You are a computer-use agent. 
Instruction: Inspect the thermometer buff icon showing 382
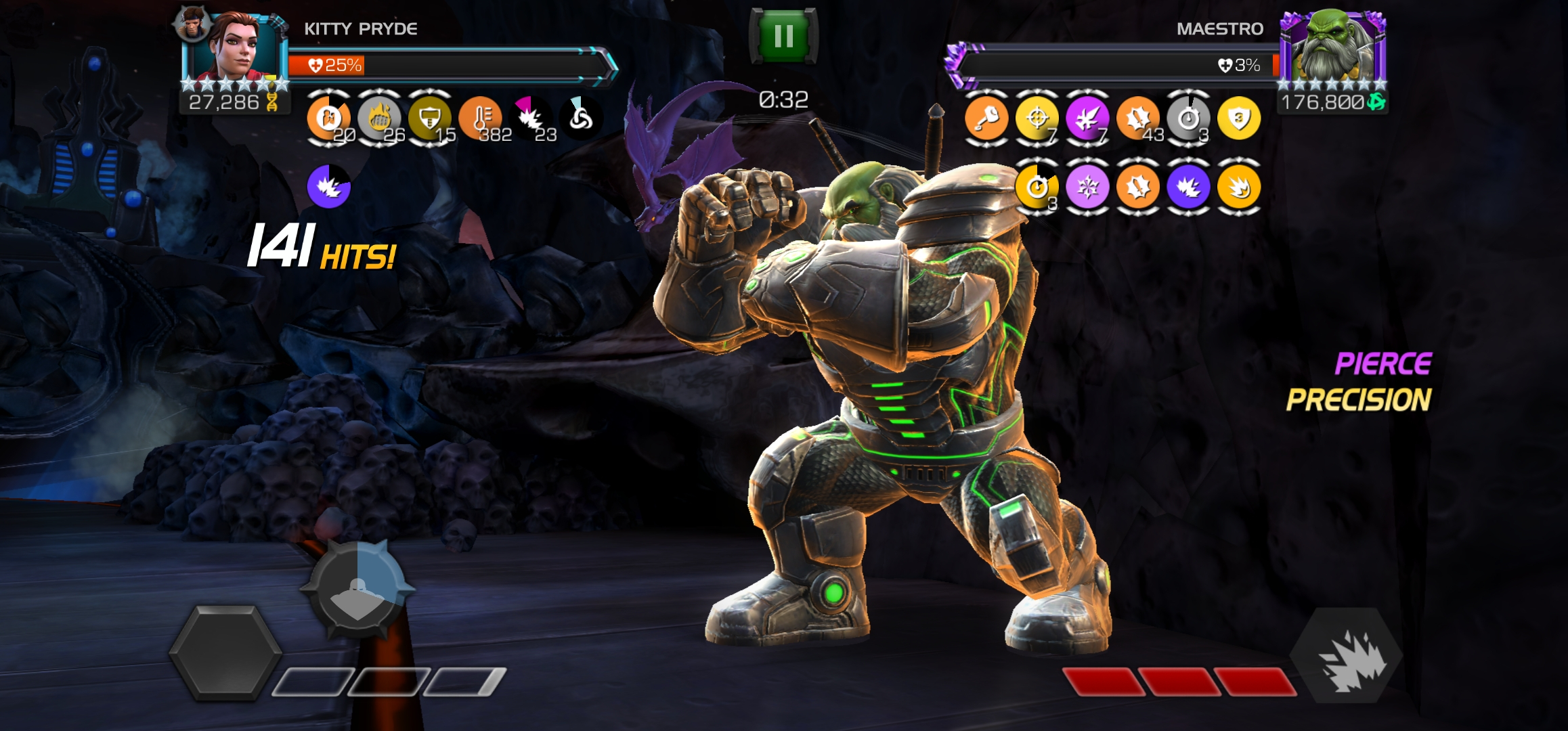(x=480, y=118)
